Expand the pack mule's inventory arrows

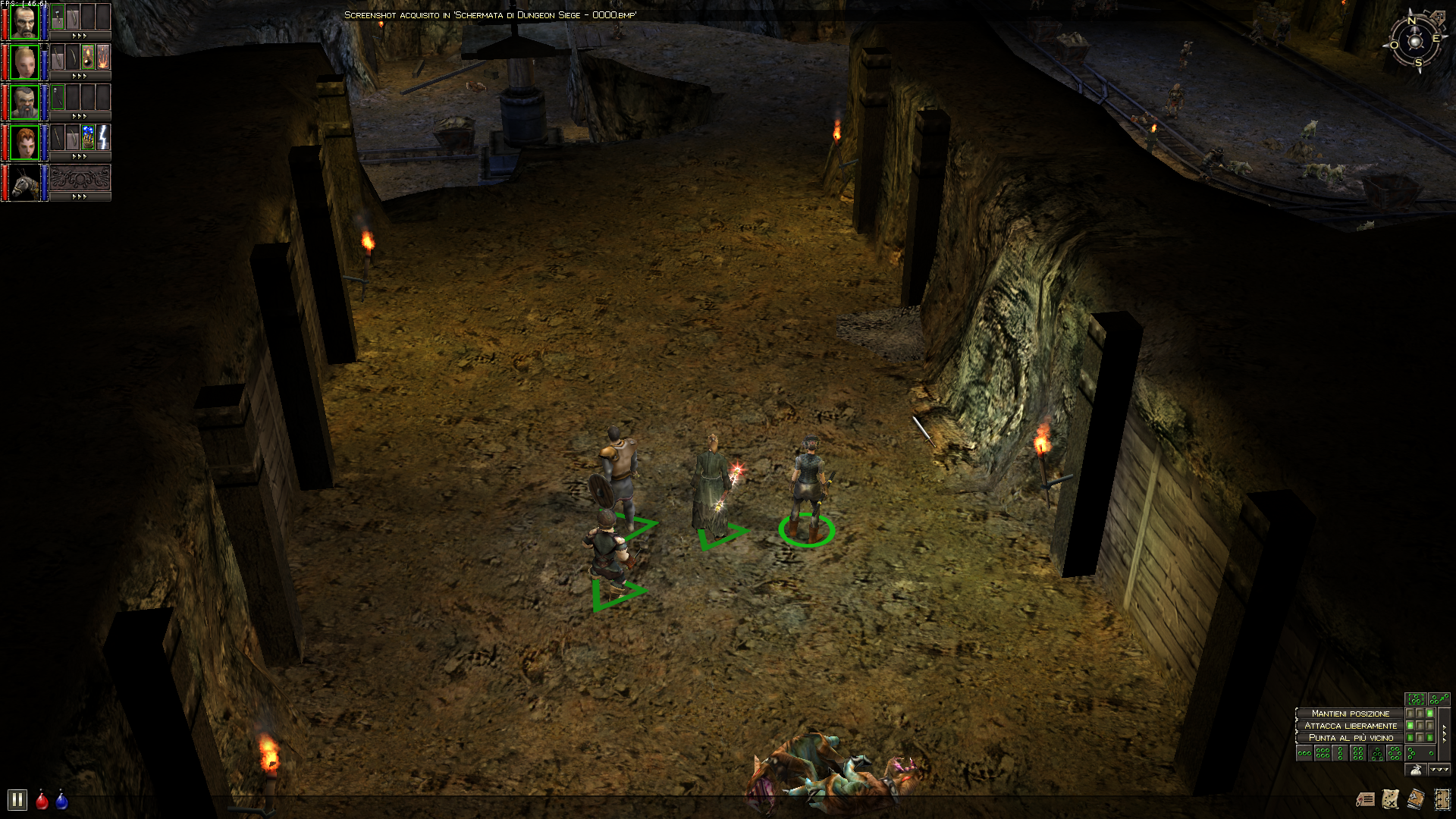pyautogui.click(x=80, y=196)
